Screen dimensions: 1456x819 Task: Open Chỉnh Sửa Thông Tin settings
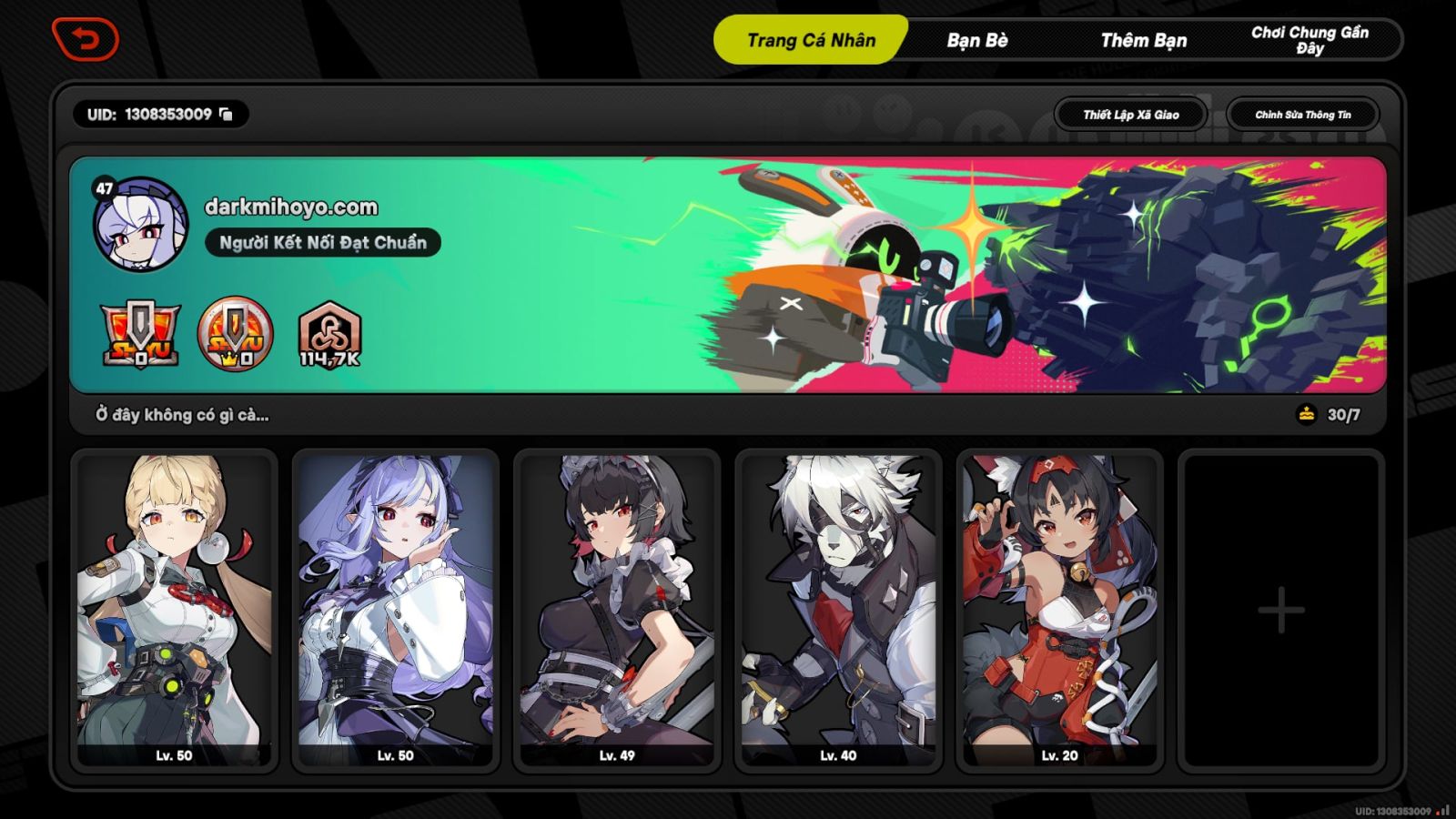click(x=1303, y=115)
